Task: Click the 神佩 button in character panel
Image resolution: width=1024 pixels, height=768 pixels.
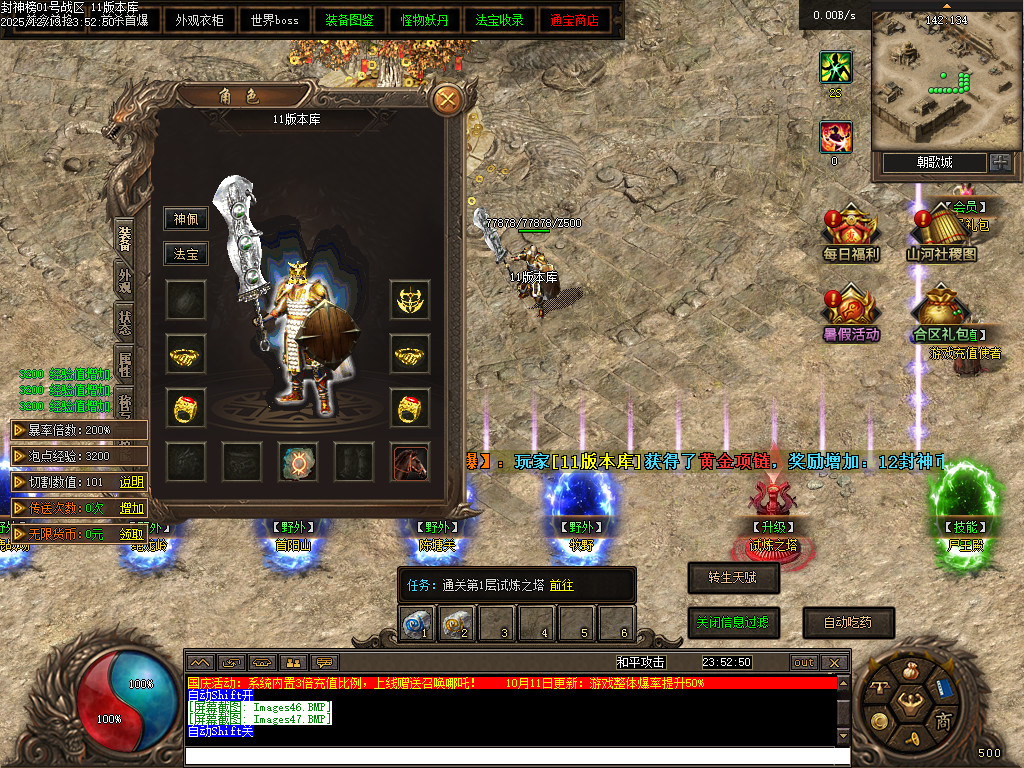Action: tap(186, 219)
